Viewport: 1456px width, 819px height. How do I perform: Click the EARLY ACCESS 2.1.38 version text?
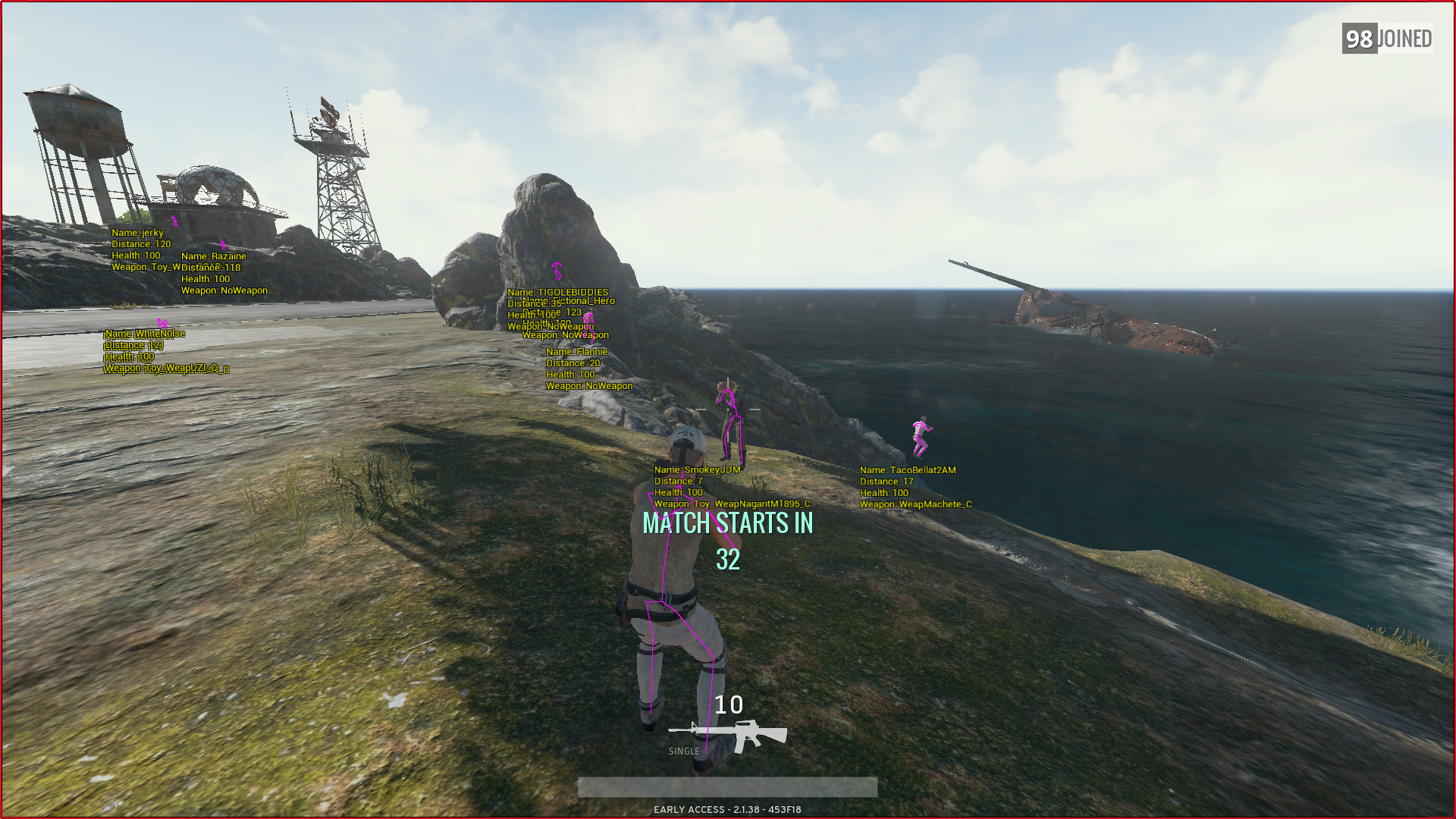pyautogui.click(x=728, y=809)
